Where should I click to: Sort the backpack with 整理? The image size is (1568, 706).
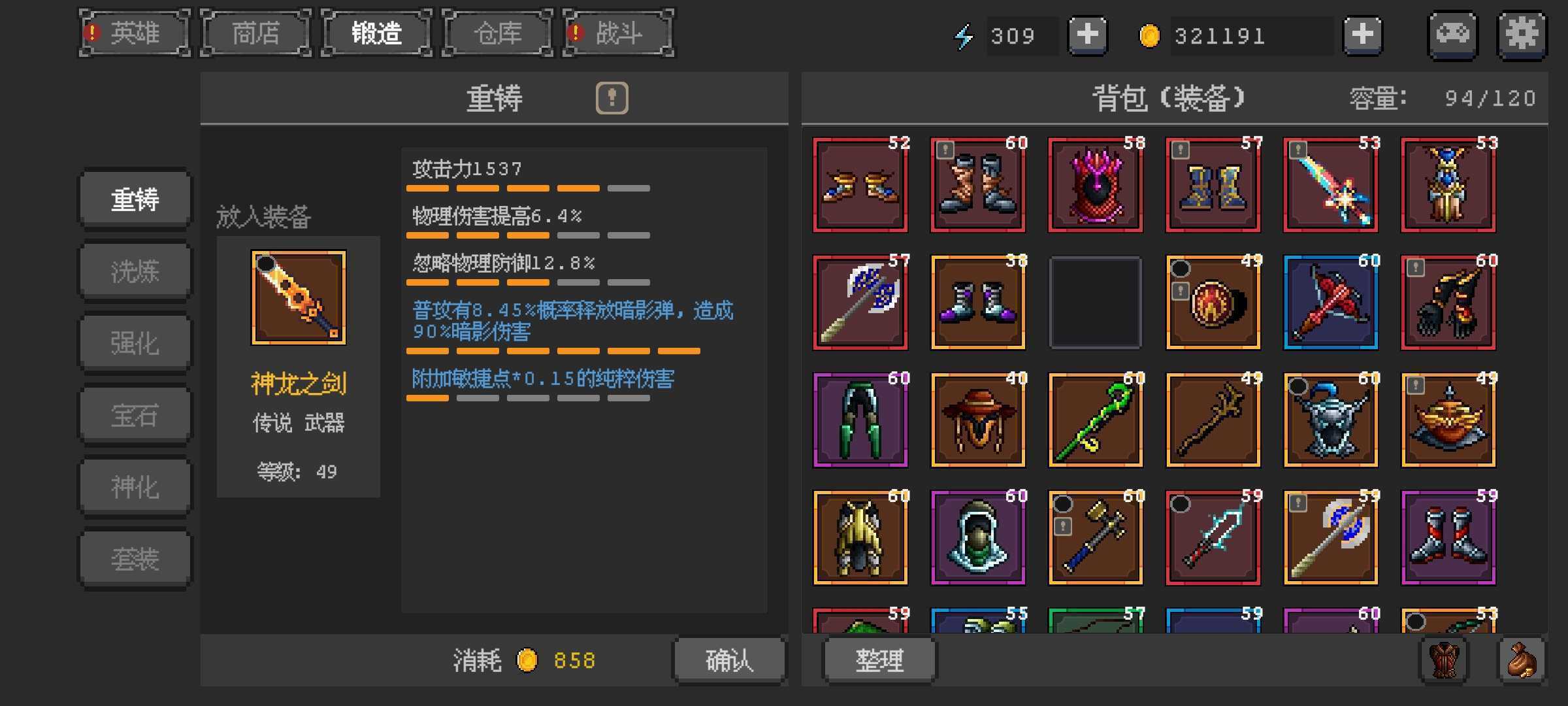coord(879,660)
